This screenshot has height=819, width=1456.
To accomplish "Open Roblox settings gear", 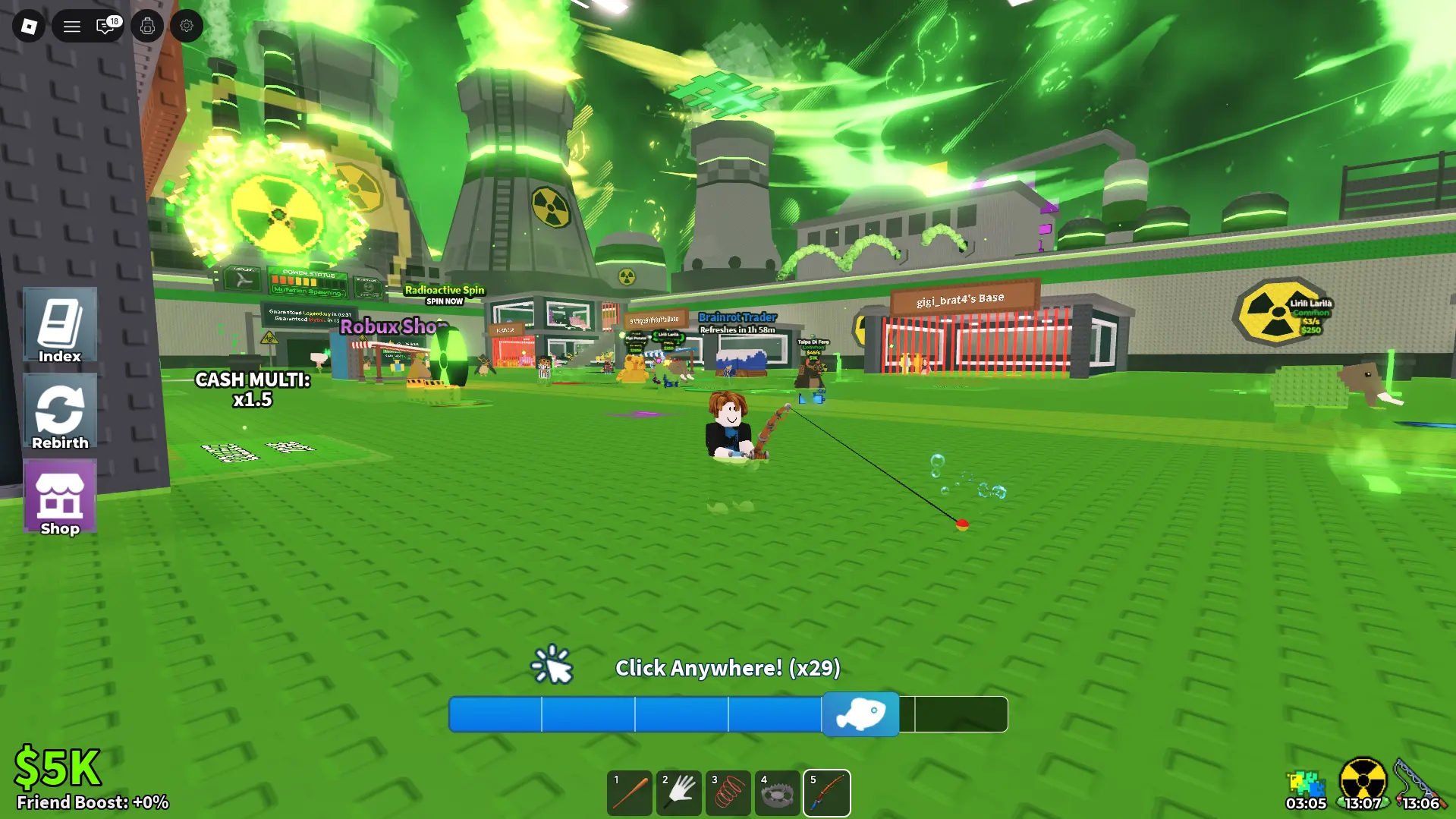I will pos(187,25).
